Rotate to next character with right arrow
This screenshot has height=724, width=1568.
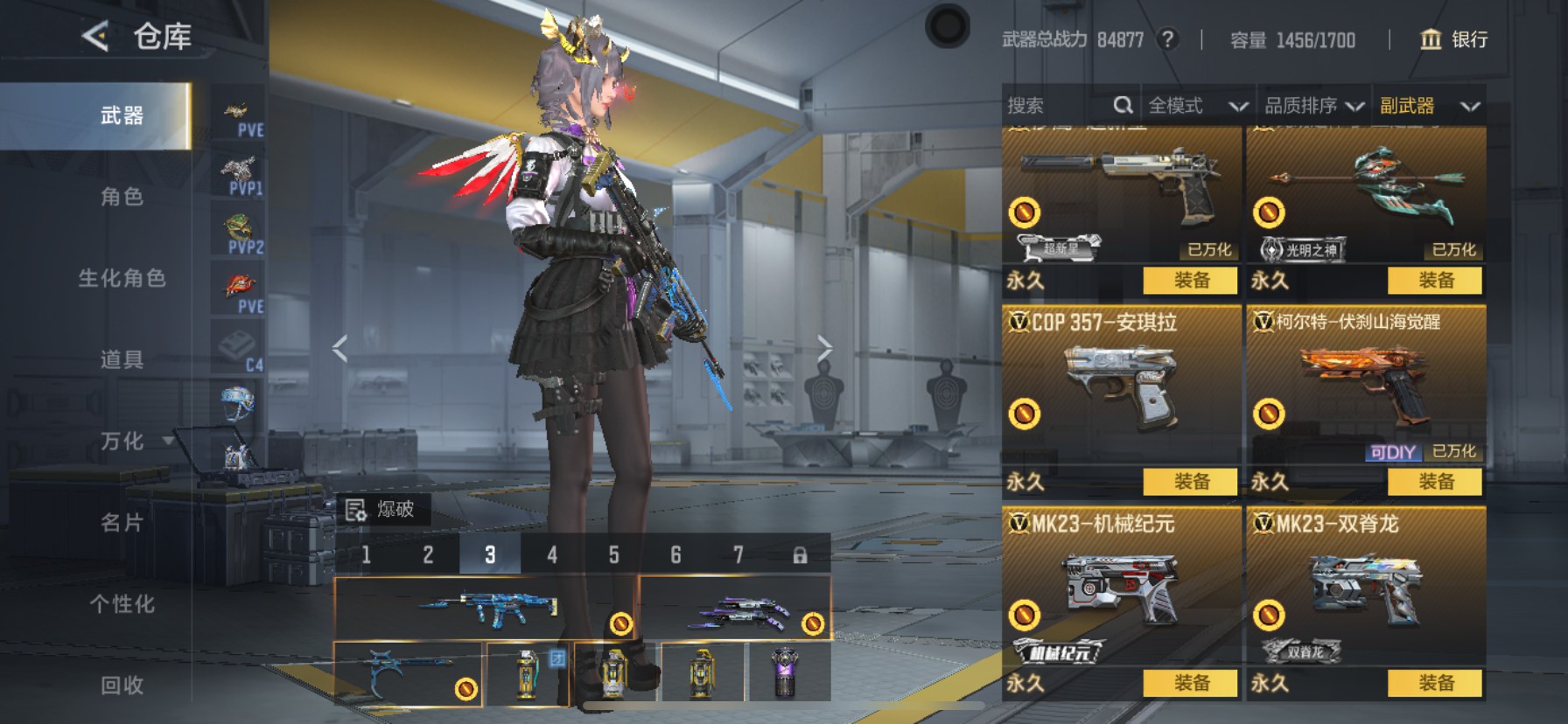[824, 348]
